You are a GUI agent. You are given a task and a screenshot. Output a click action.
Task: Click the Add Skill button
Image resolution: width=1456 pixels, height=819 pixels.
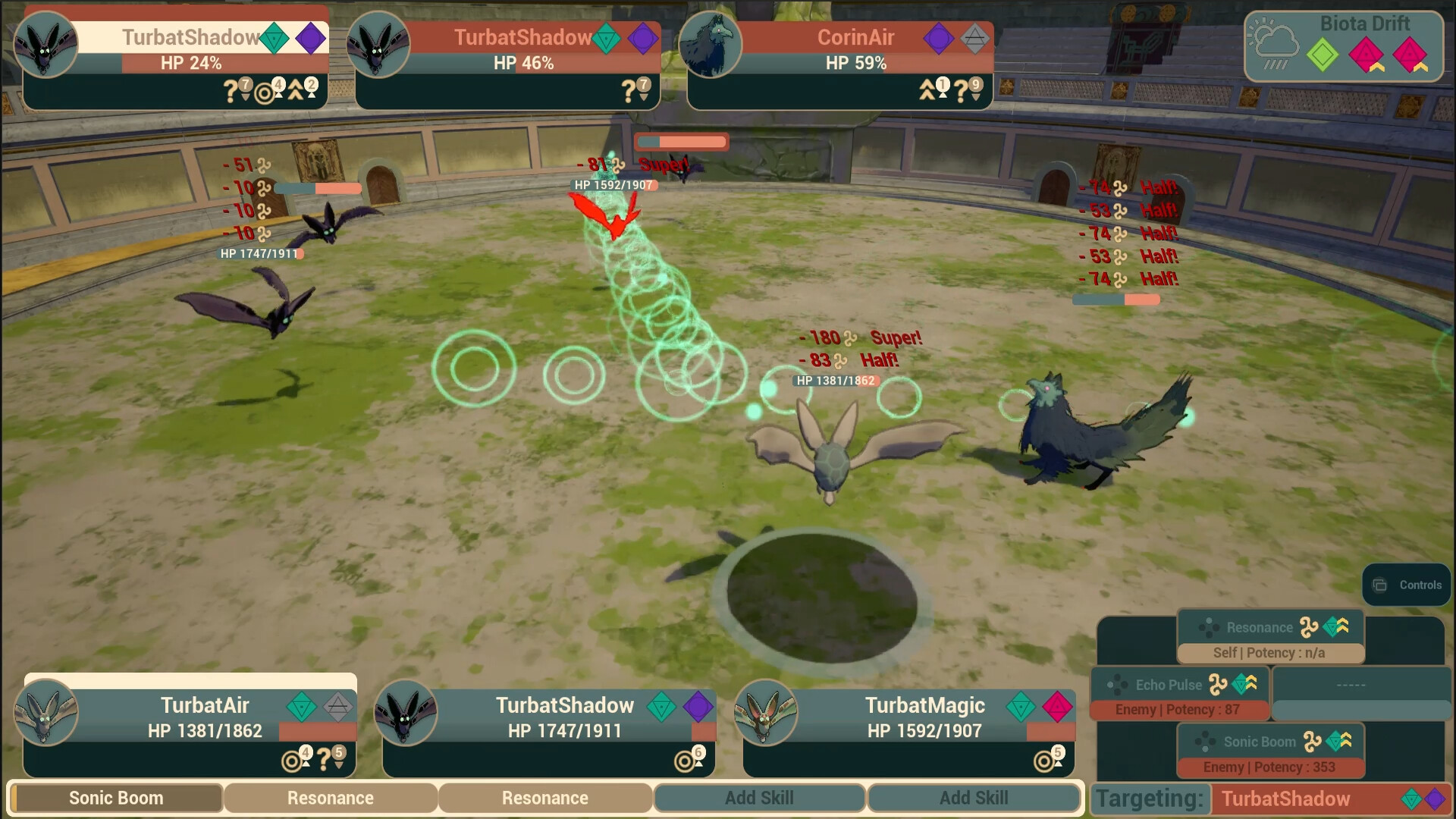point(759,798)
